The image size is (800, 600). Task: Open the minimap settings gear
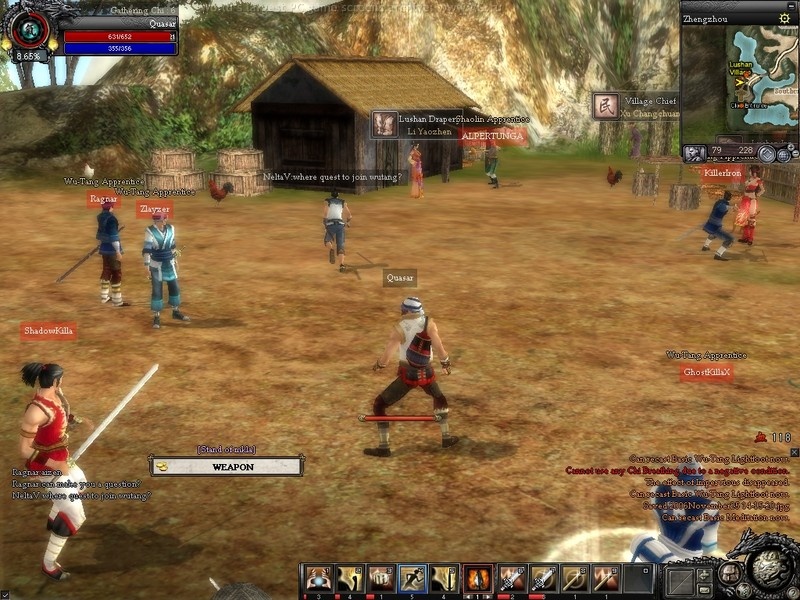coord(784,19)
